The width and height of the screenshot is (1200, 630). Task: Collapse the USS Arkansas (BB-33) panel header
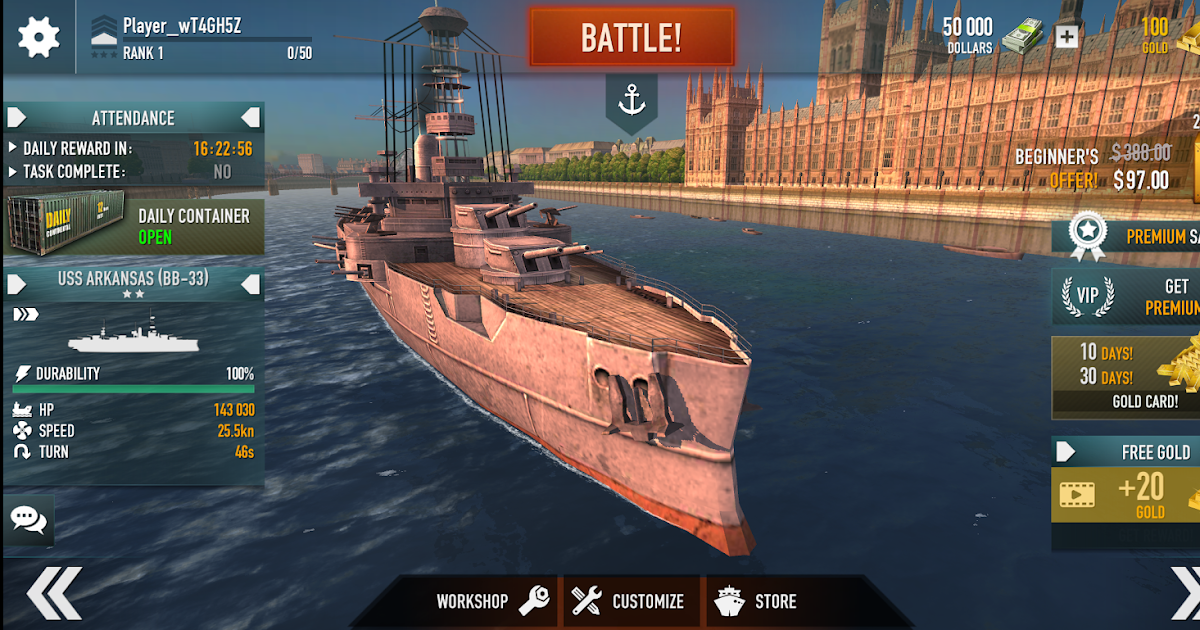(x=250, y=285)
